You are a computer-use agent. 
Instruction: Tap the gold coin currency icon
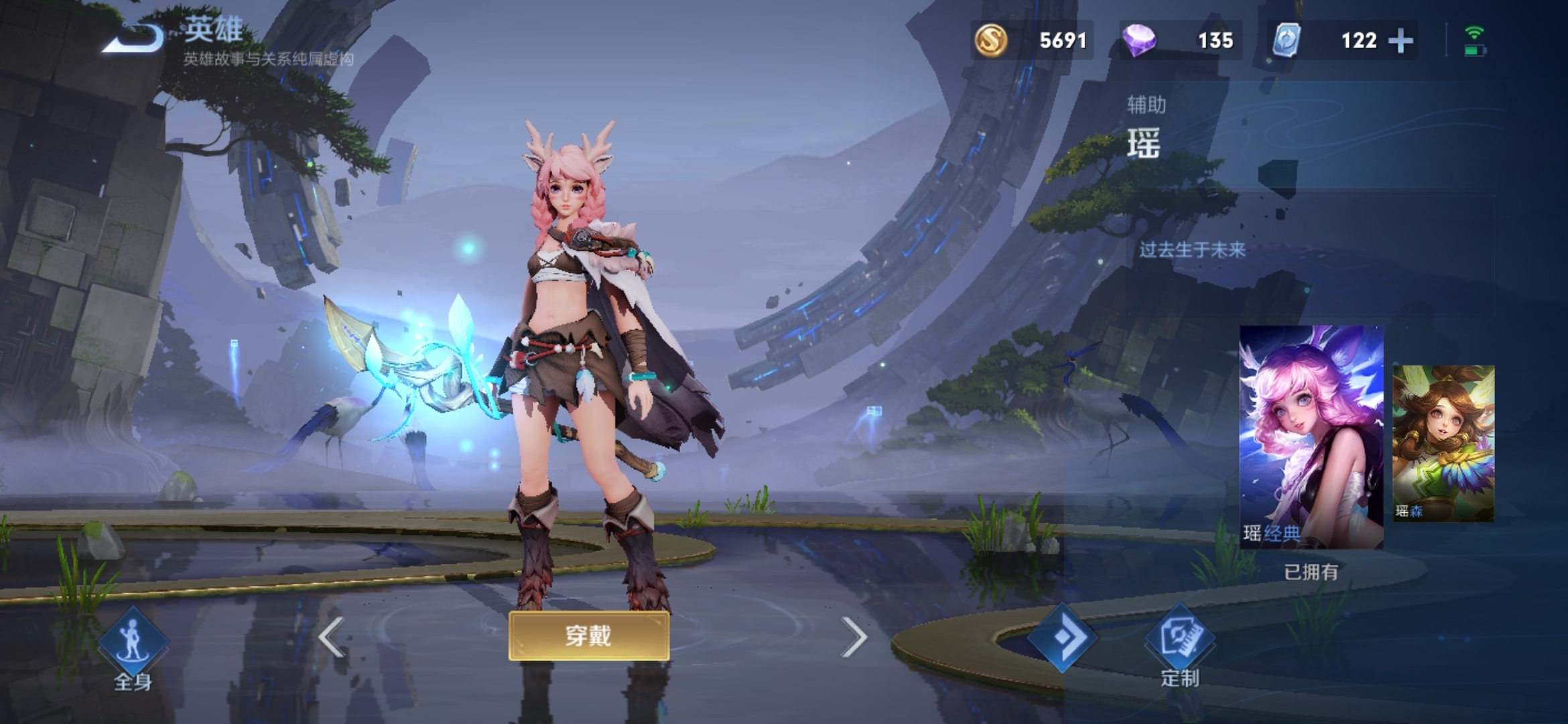pos(990,40)
